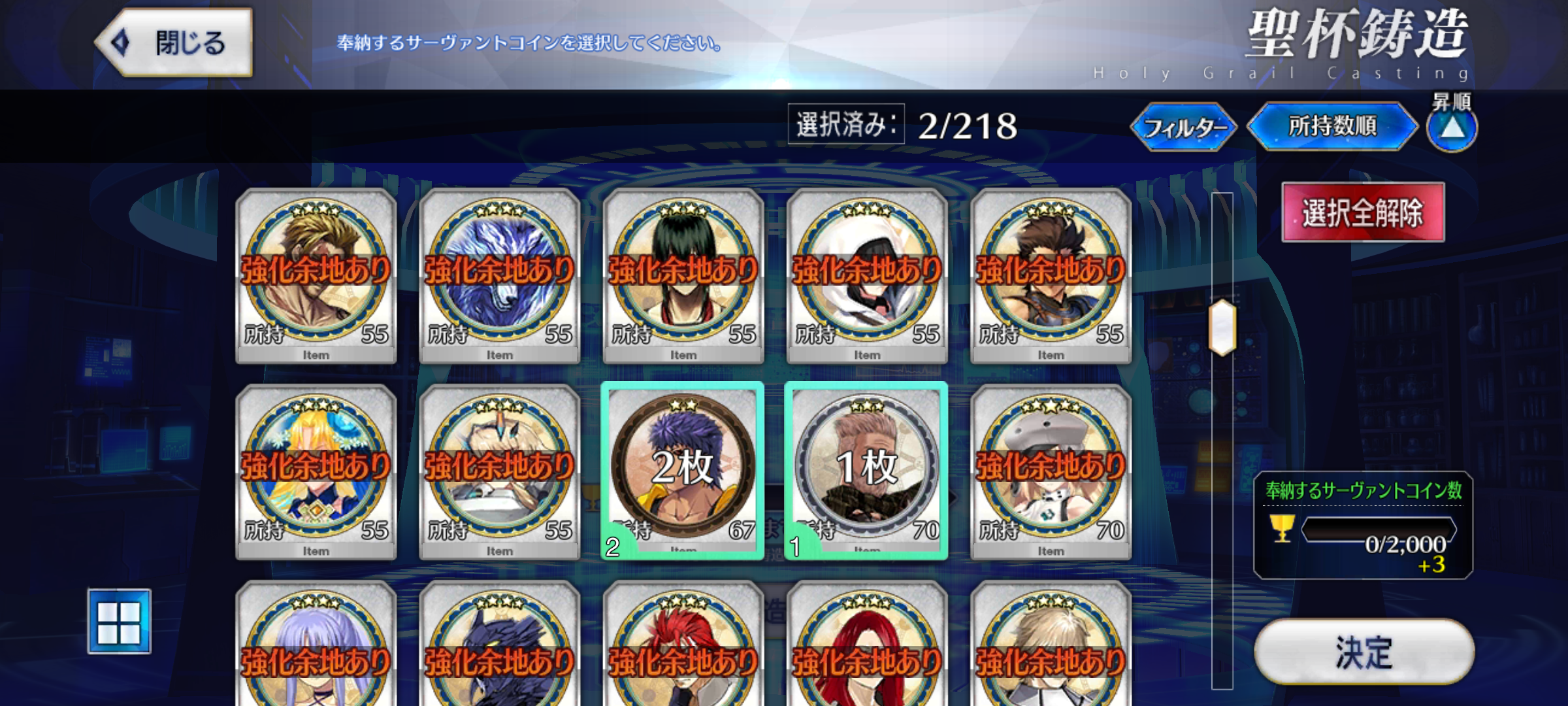
Task: Open the 所持数順 sort order selector
Action: click(x=1331, y=128)
